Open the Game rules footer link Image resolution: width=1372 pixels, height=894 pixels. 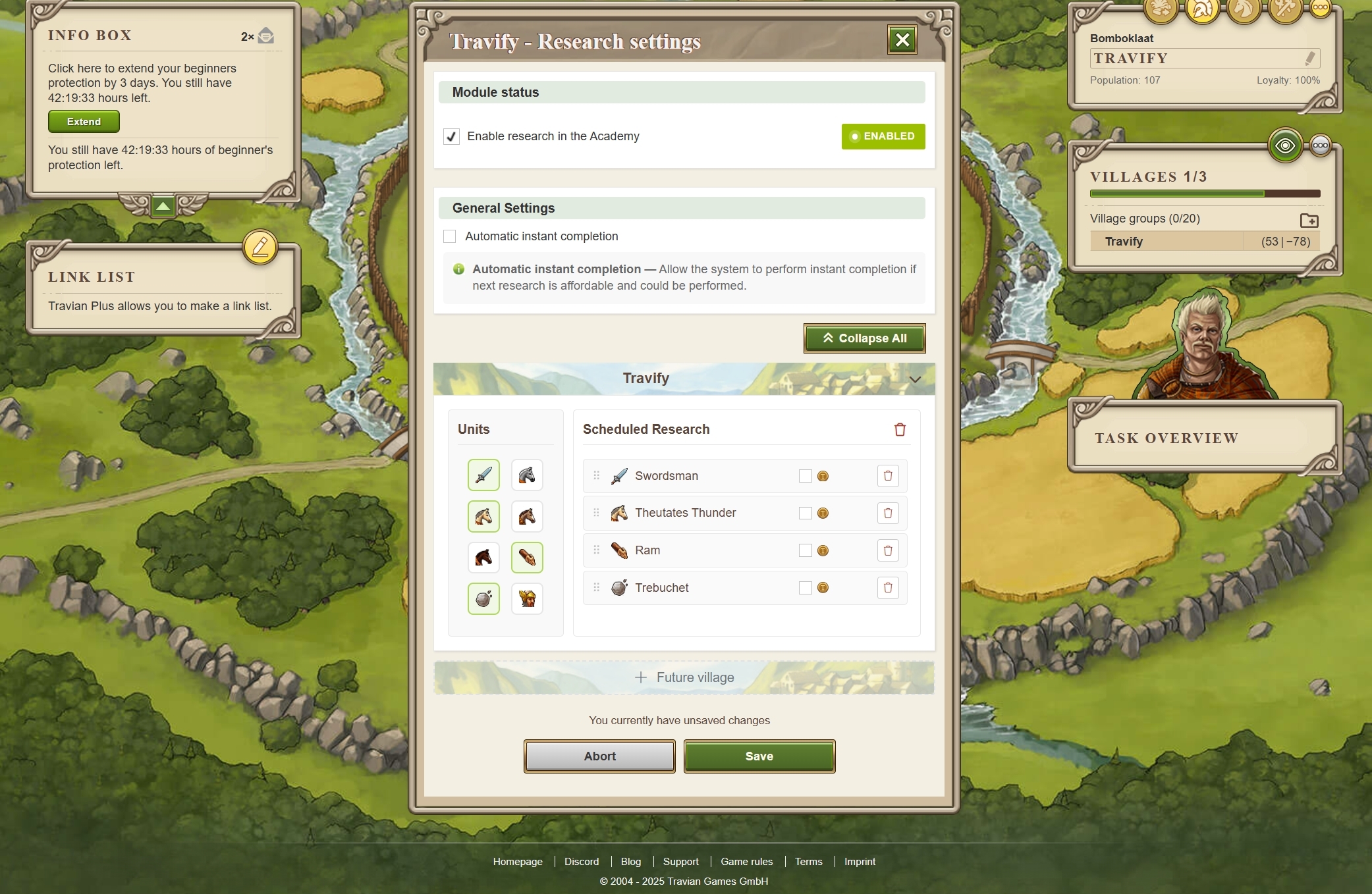[x=746, y=862]
